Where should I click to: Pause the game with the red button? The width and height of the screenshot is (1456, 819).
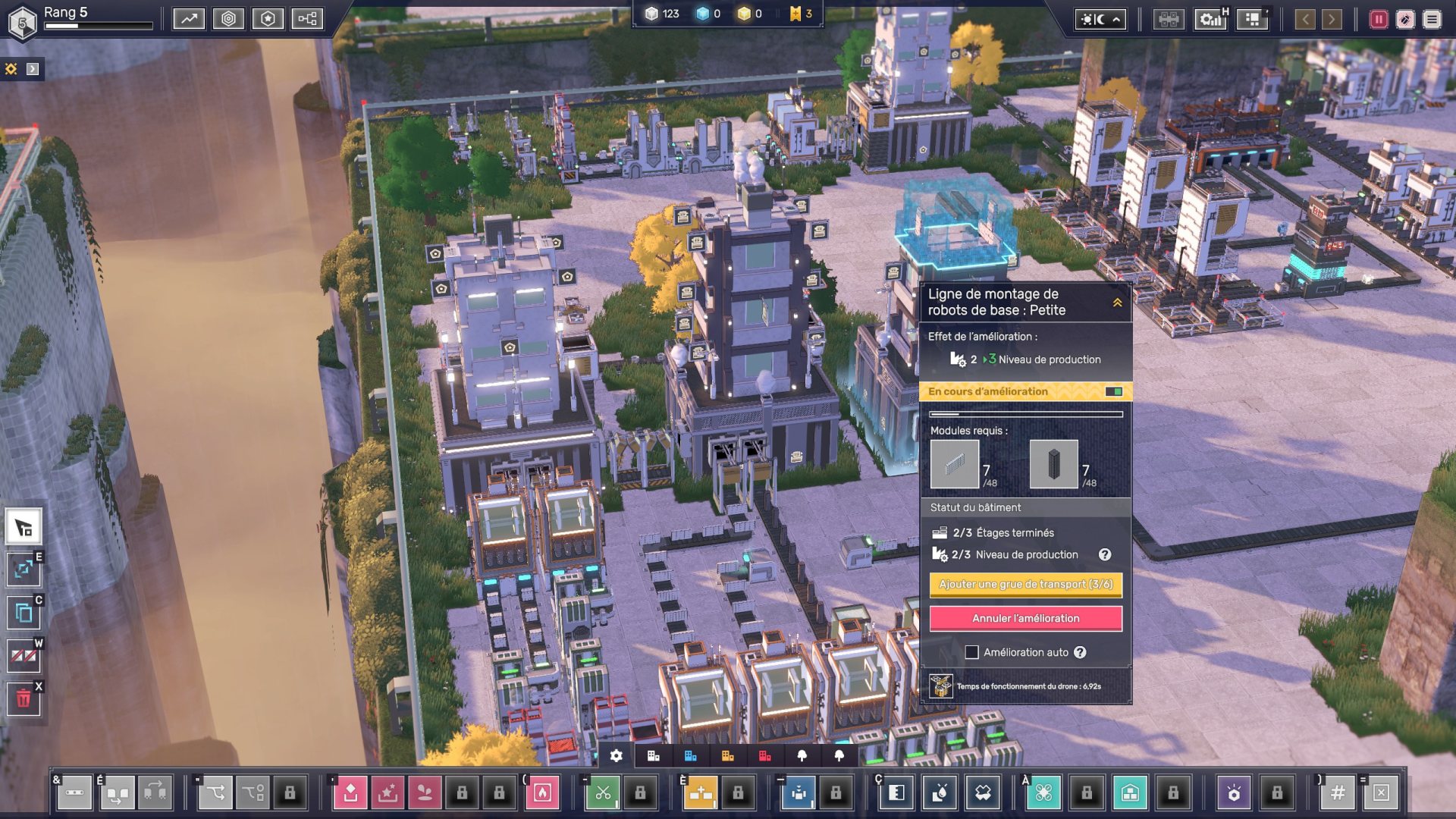(x=1378, y=19)
